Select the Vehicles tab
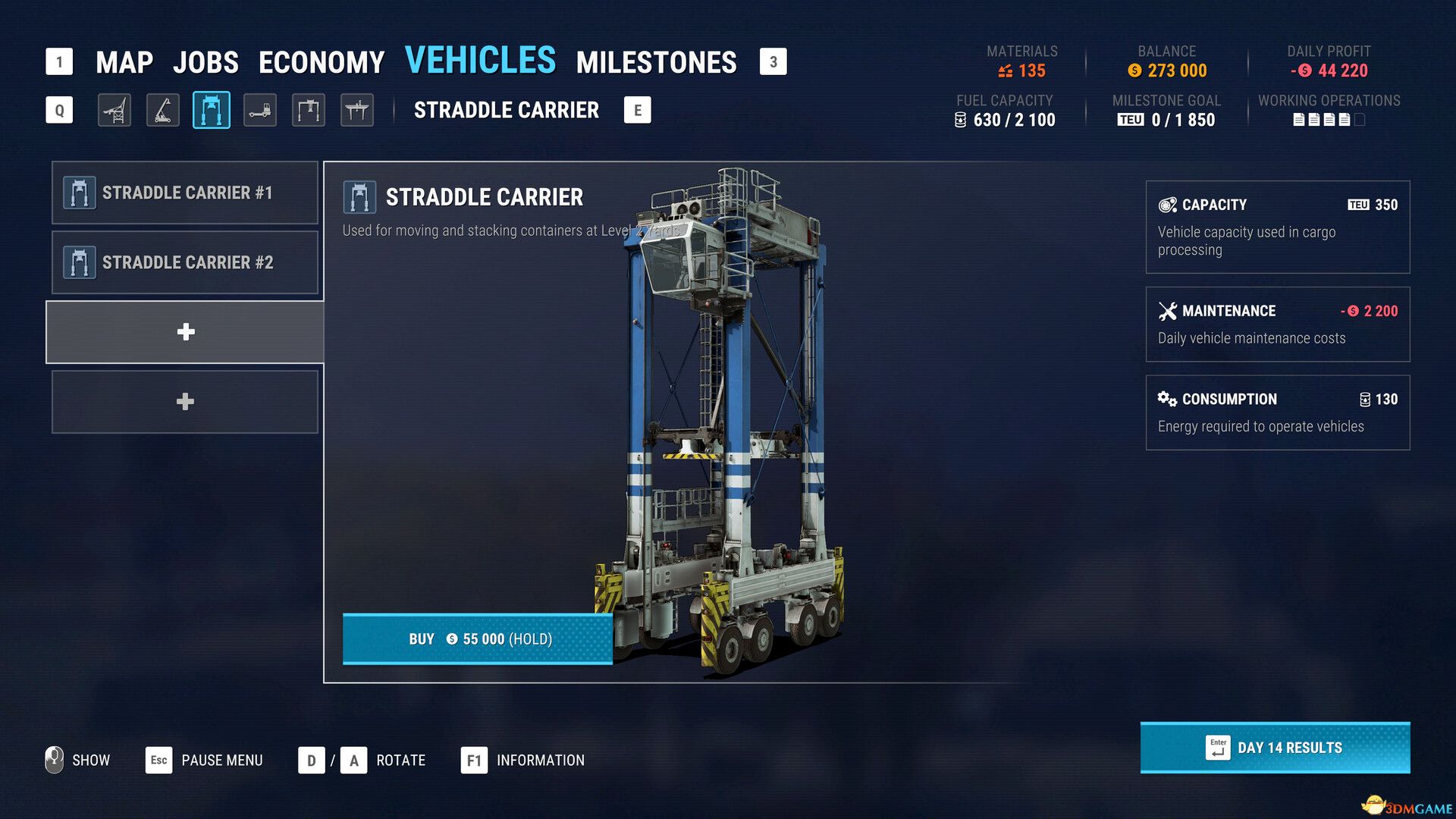 pos(480,61)
